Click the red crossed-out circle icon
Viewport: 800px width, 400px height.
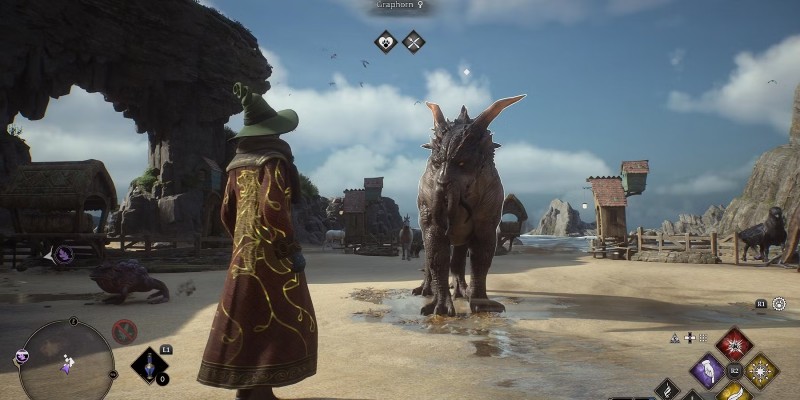click(125, 332)
